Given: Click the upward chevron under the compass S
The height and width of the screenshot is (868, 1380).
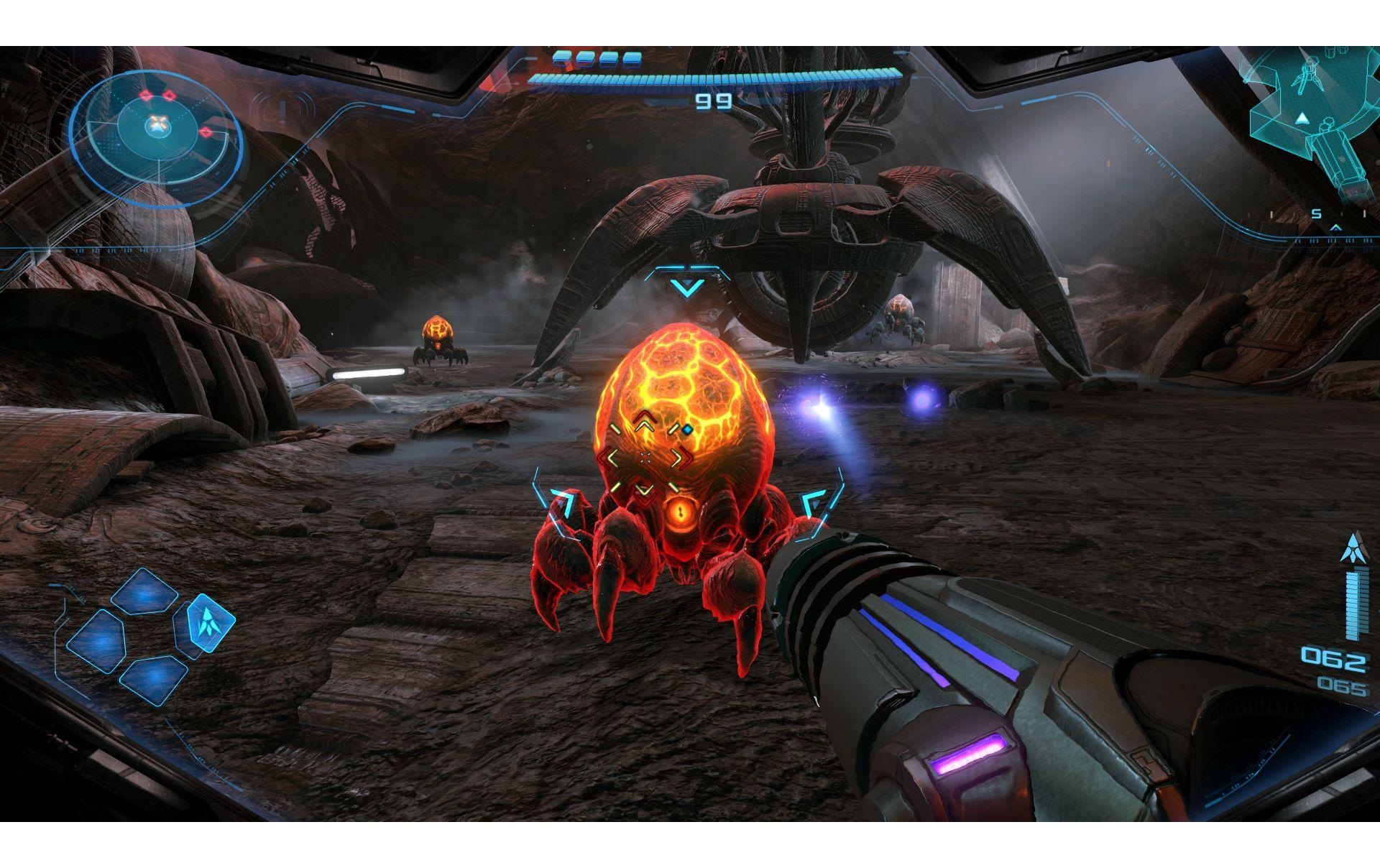Looking at the screenshot, I should point(1335,228).
